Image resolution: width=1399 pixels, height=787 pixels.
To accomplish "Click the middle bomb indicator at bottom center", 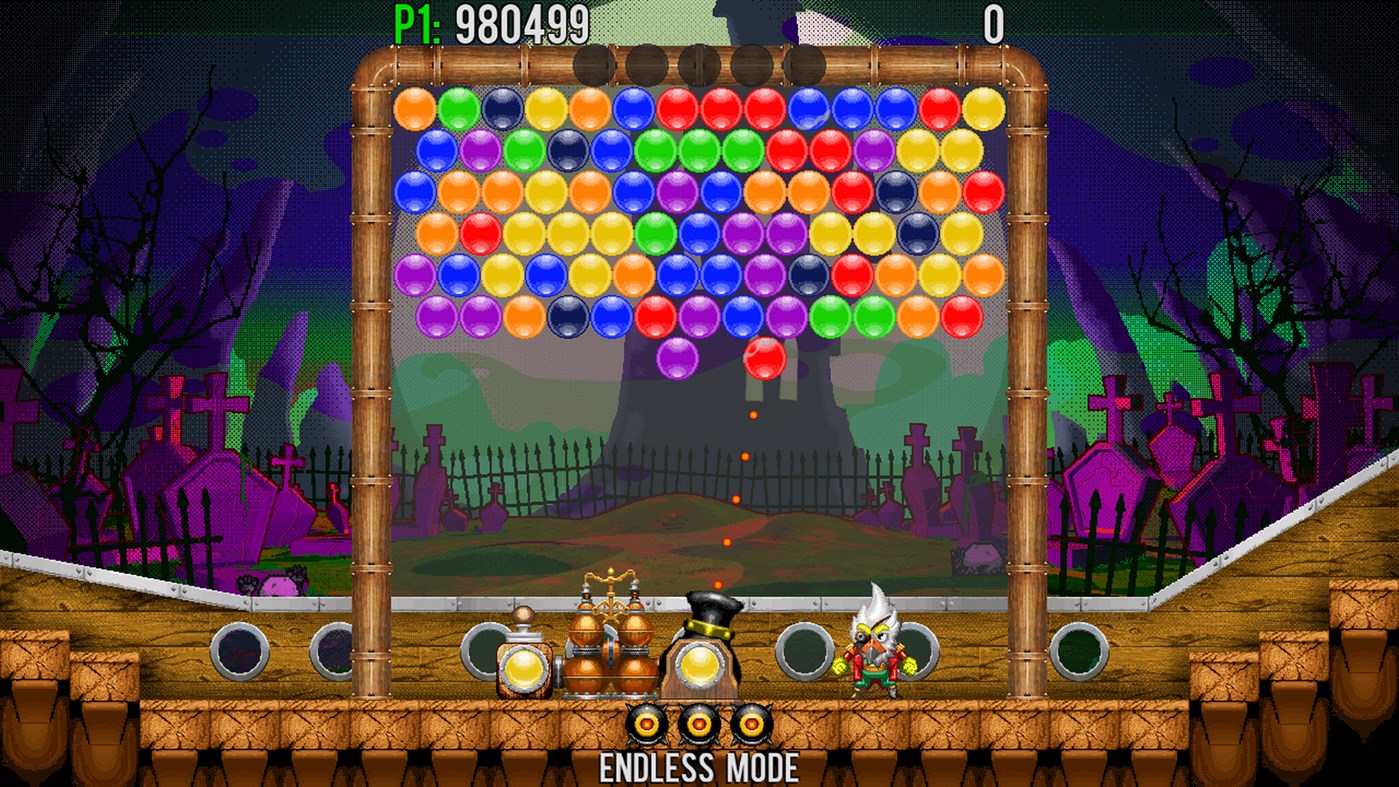I will coord(700,722).
